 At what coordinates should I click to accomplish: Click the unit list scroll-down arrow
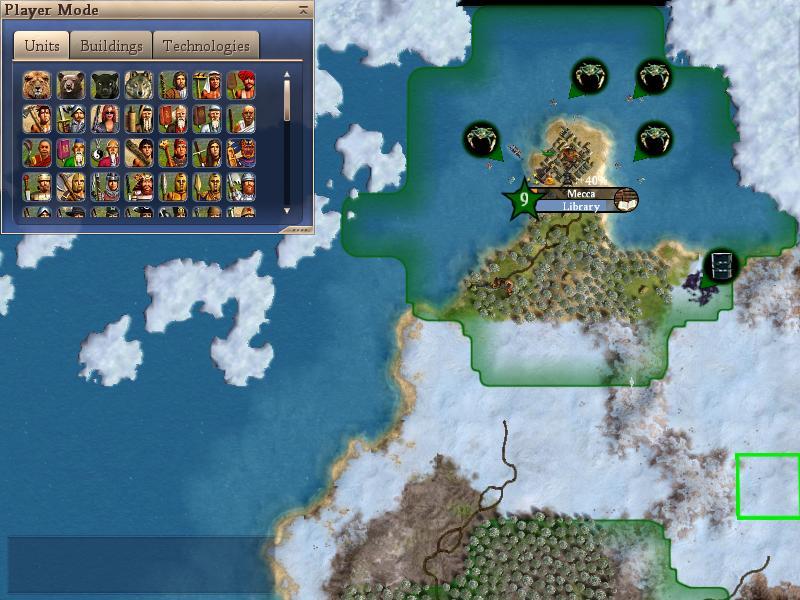point(287,211)
